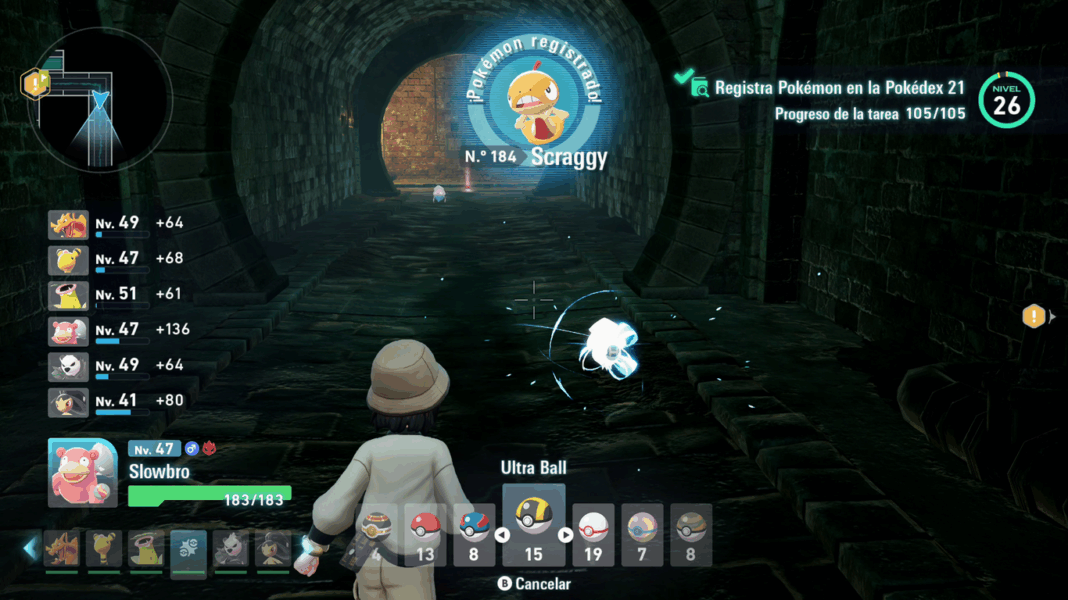Click the arrow right of the Ultra Ball

tap(565, 535)
